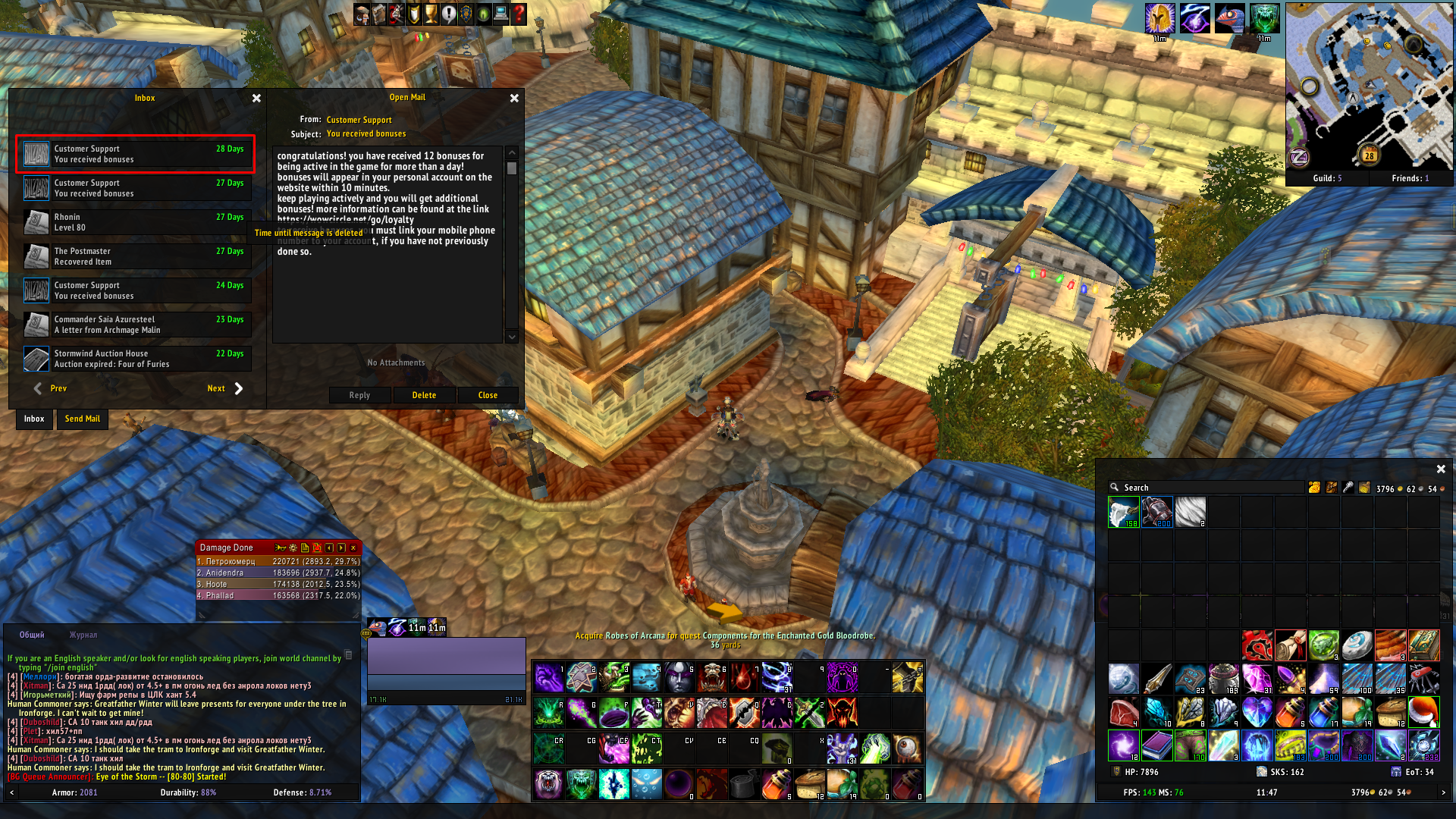Click the Guild count on info panel
Screen dimensions: 1456x819
tap(1327, 178)
